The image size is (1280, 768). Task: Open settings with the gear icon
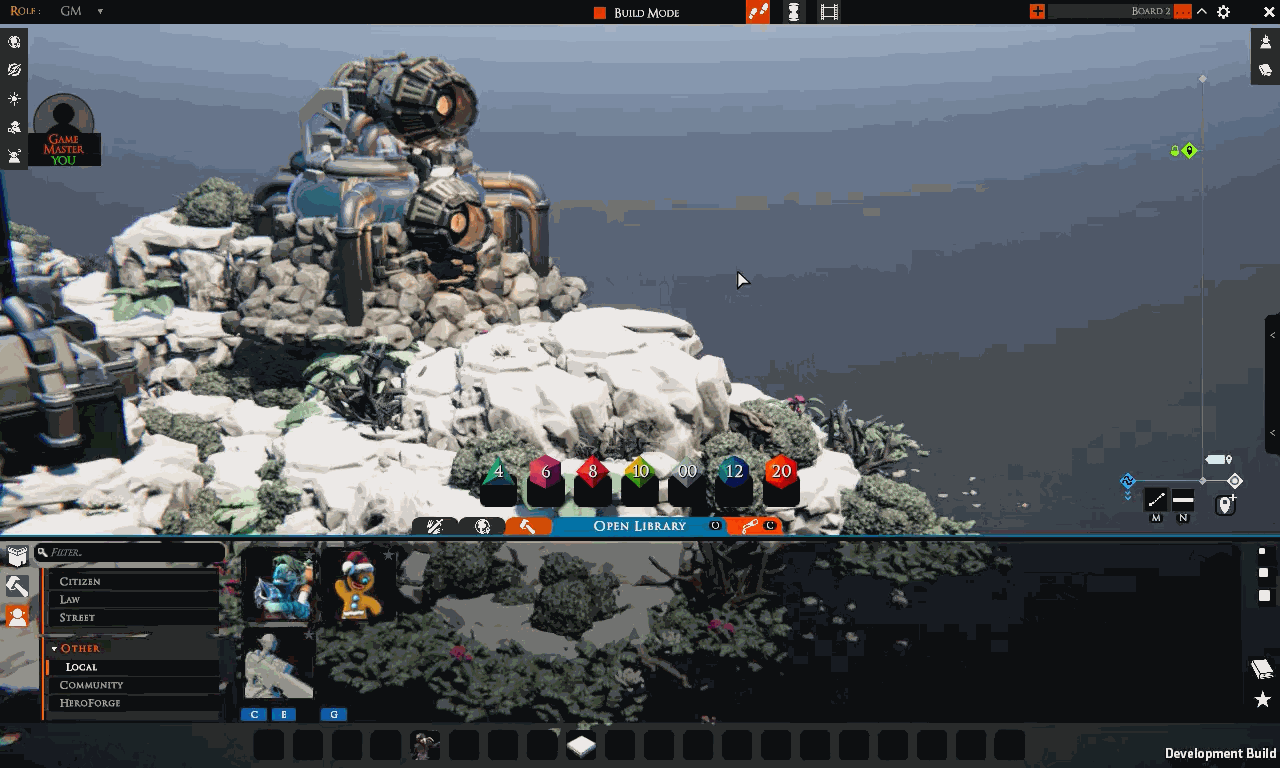coord(1223,12)
